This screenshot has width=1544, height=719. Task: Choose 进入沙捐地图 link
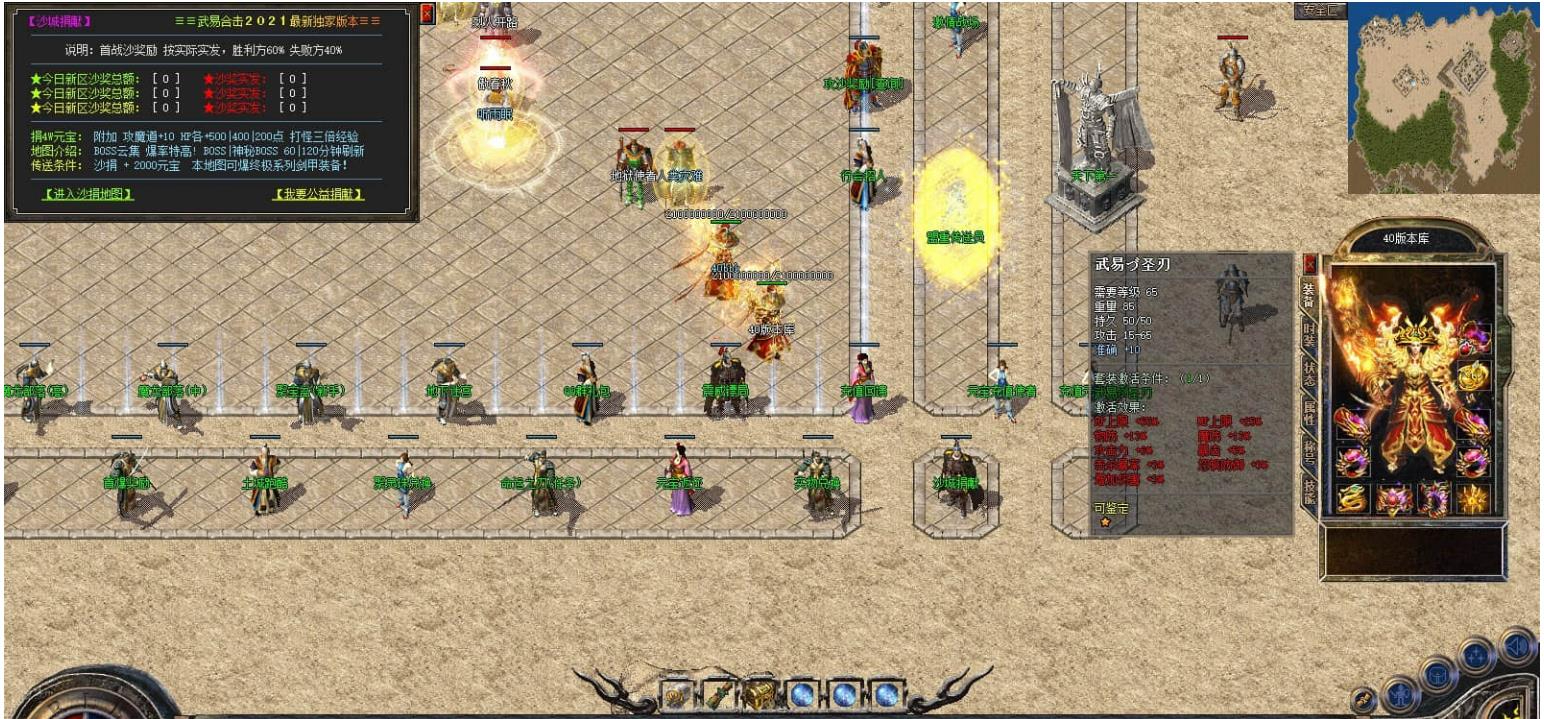tap(88, 194)
